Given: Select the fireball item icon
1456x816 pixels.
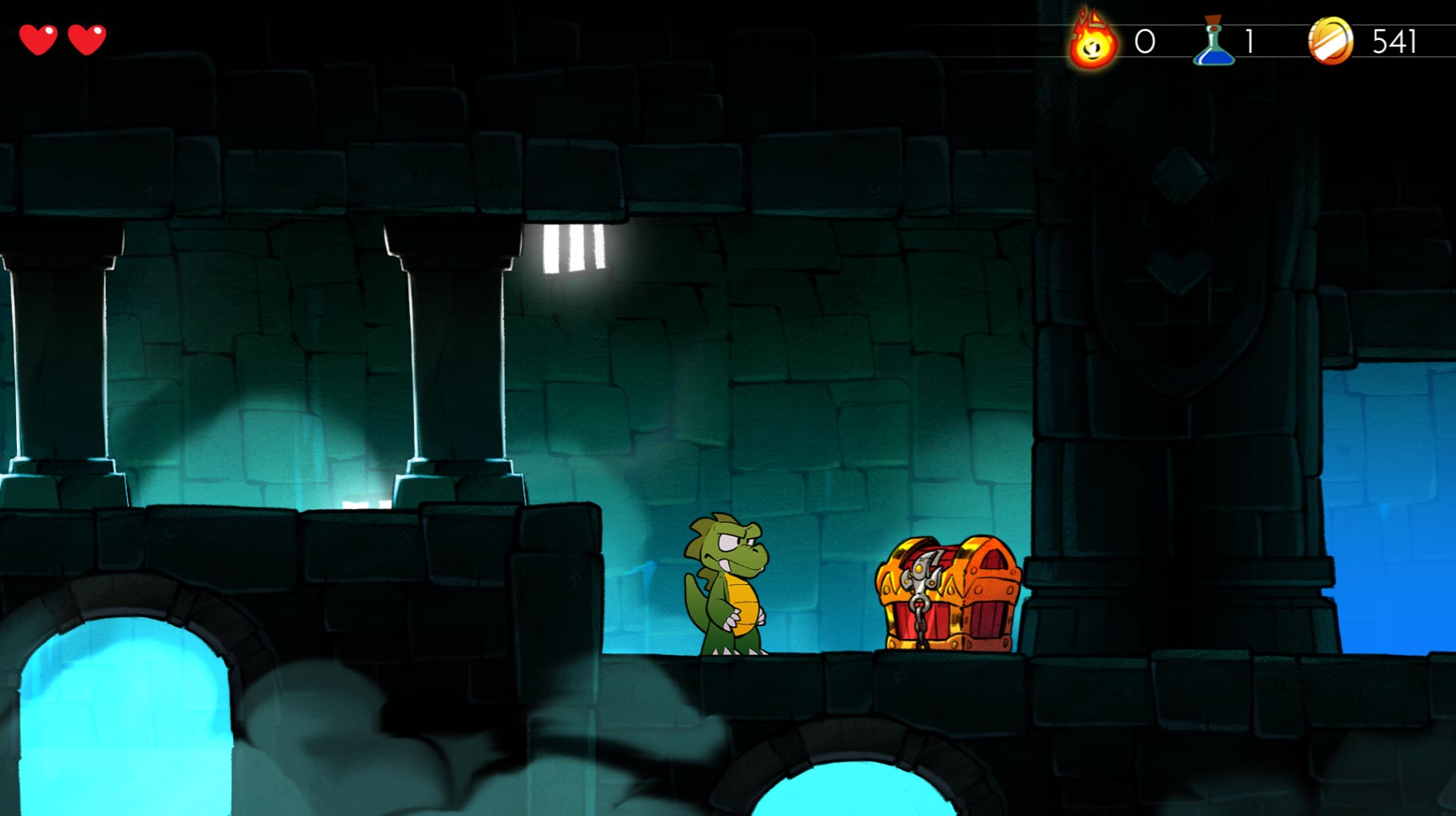Looking at the screenshot, I should 1093,41.
